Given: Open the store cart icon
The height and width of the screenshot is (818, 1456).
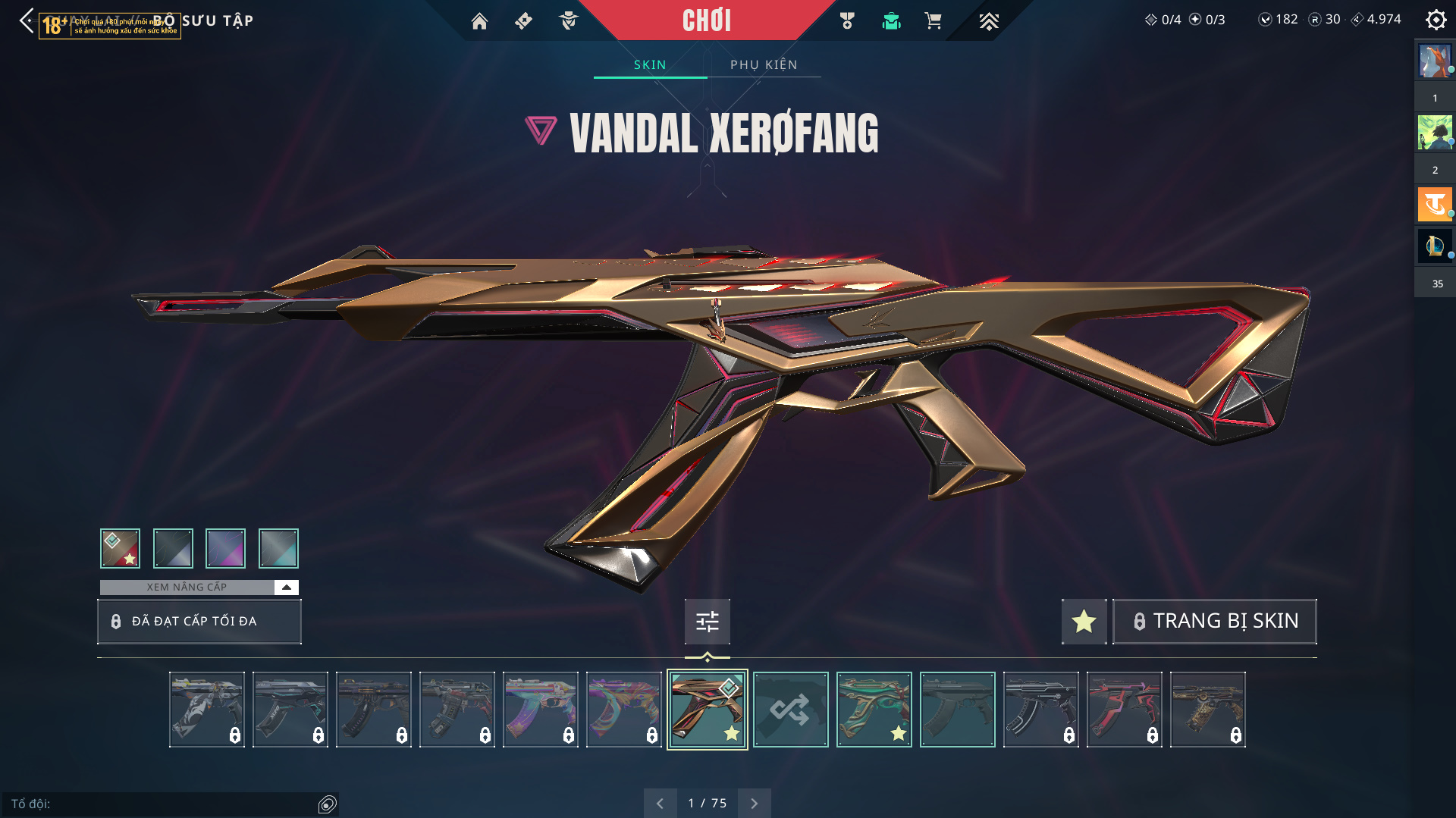Looking at the screenshot, I should coord(933,21).
